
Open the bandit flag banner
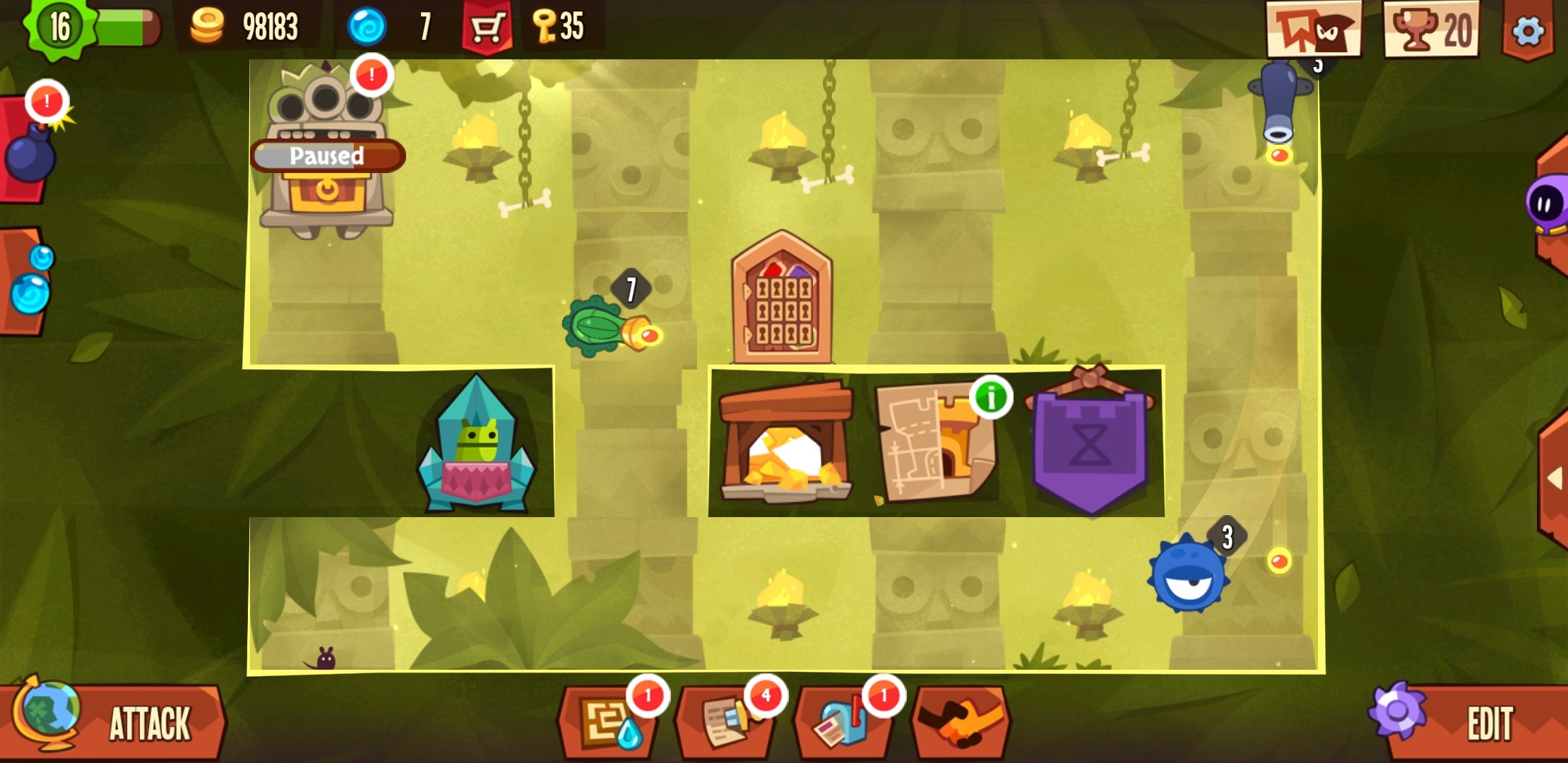(1314, 30)
